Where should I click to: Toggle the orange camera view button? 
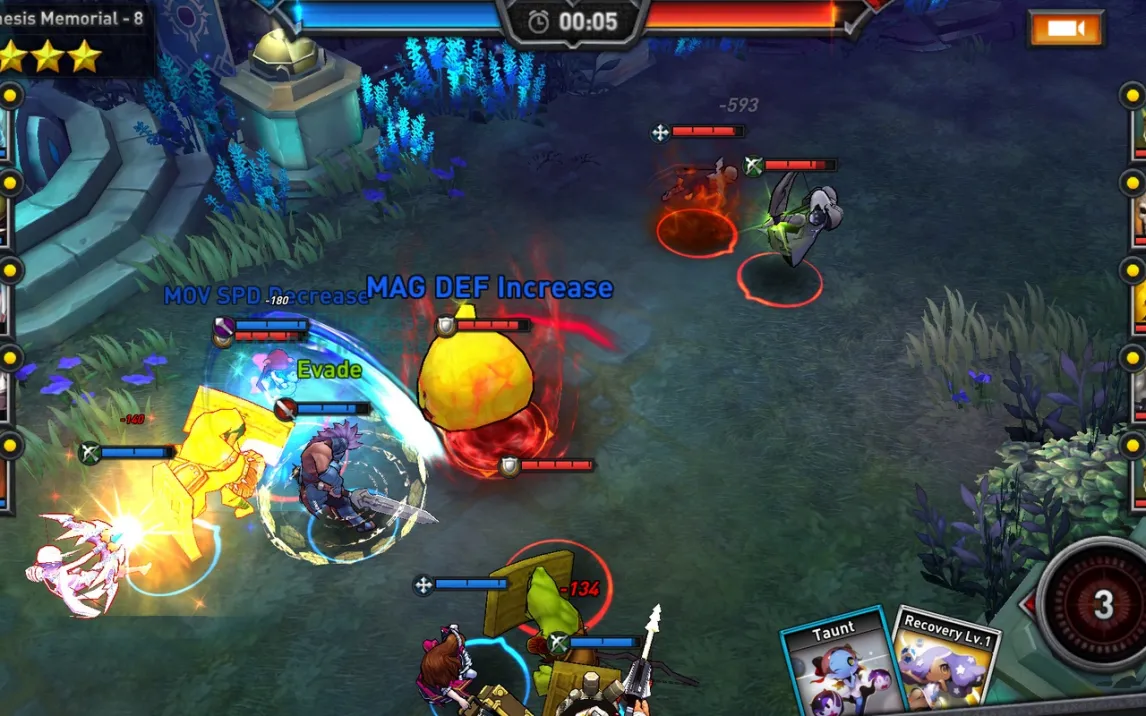(x=1066, y=28)
